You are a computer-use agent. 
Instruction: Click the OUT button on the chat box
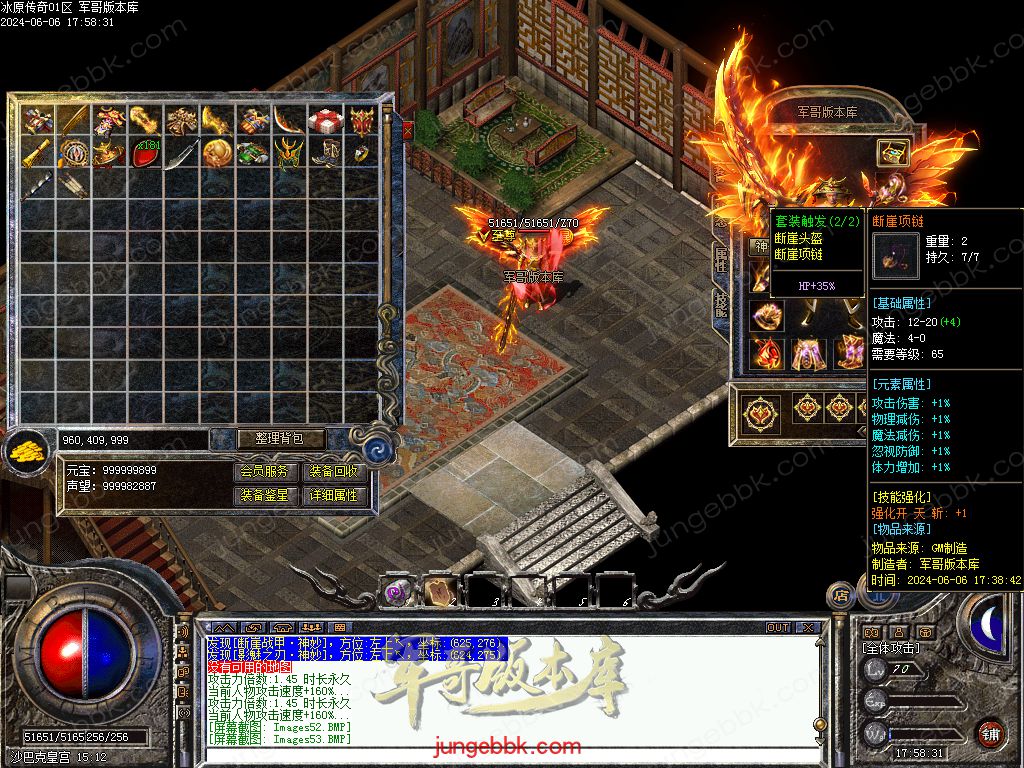pyautogui.click(x=778, y=628)
